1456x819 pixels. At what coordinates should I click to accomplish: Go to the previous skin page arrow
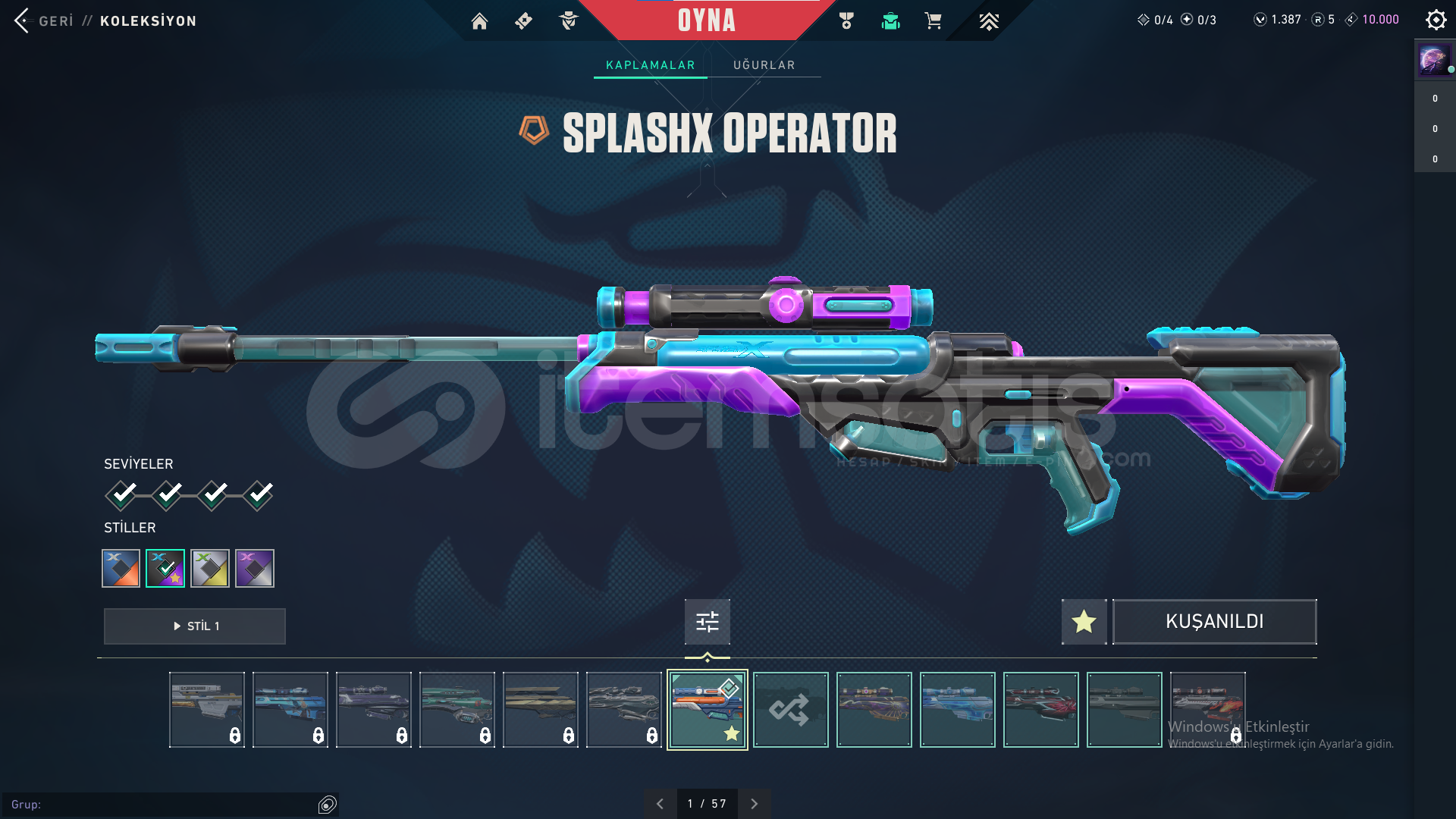click(x=660, y=804)
